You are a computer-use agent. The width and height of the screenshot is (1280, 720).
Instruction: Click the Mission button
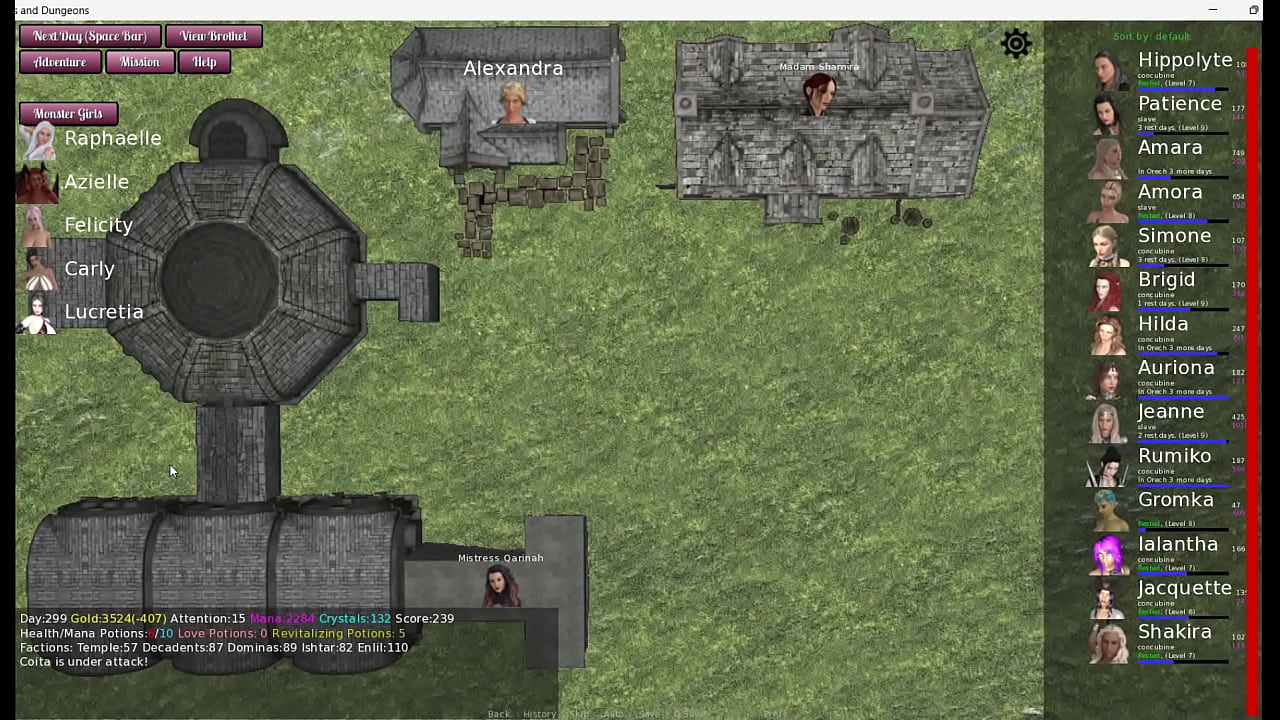(139, 62)
